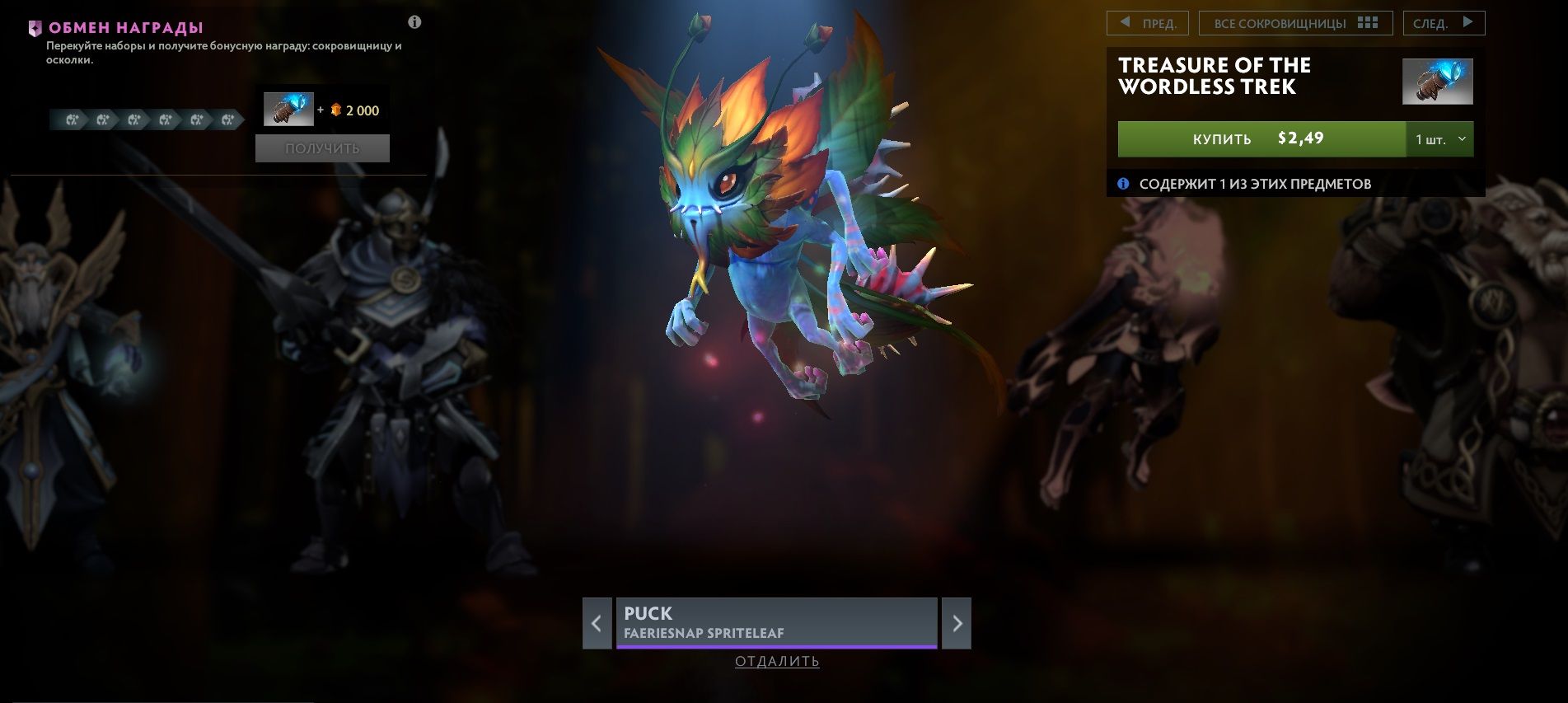
Task: Click the ПОЛУЧИТЬ reward button
Action: [322, 148]
